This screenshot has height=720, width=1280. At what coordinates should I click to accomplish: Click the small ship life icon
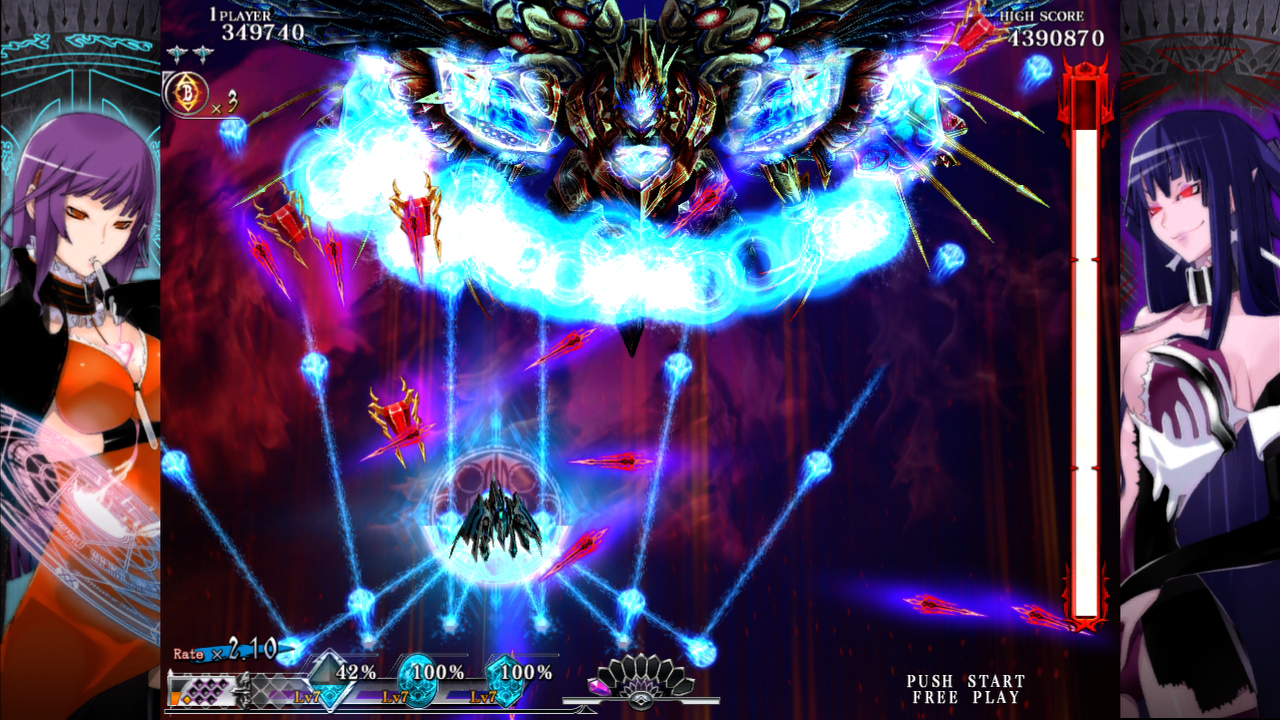(x=177, y=53)
